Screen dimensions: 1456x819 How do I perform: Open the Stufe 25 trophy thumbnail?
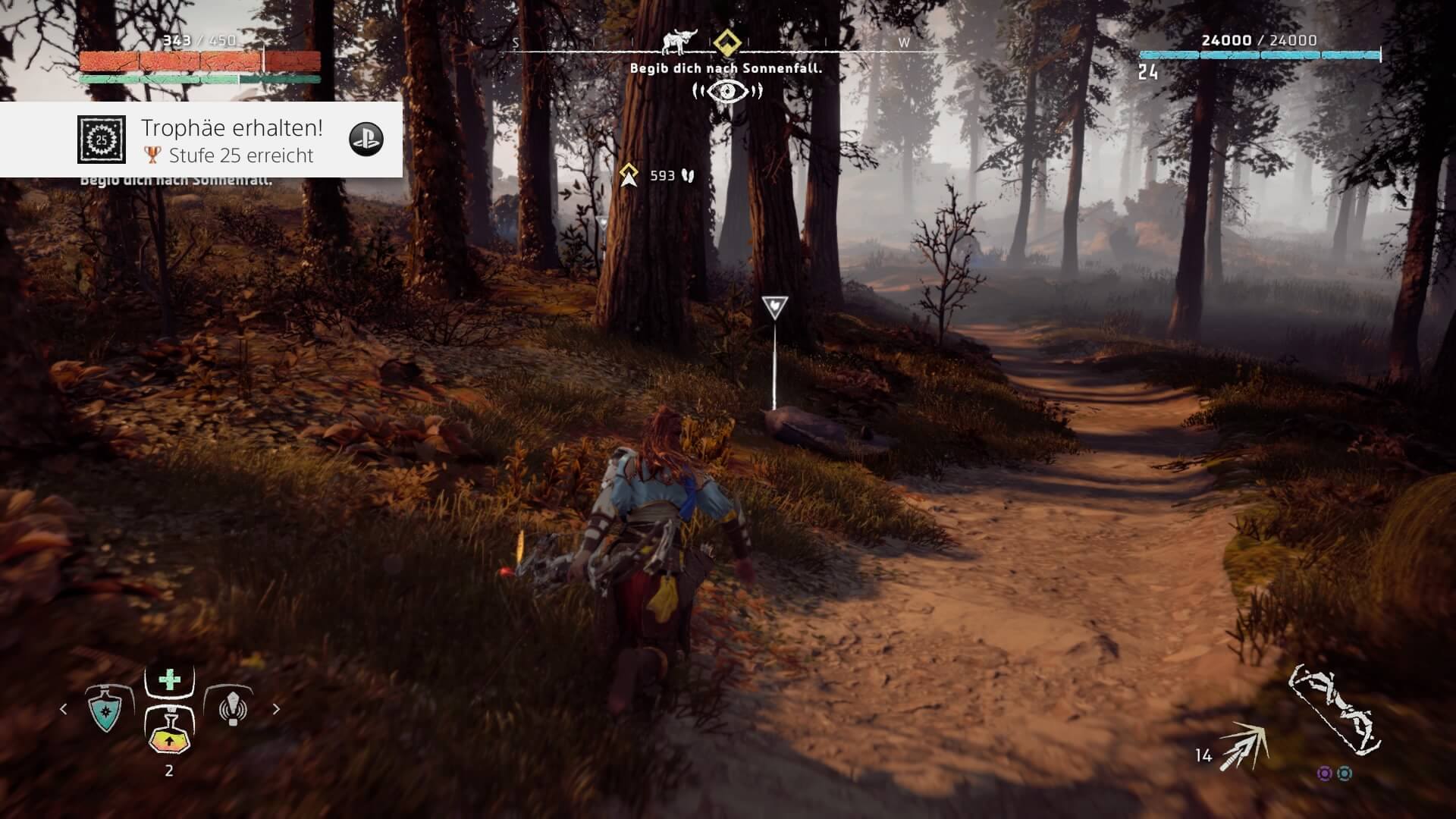[x=102, y=140]
